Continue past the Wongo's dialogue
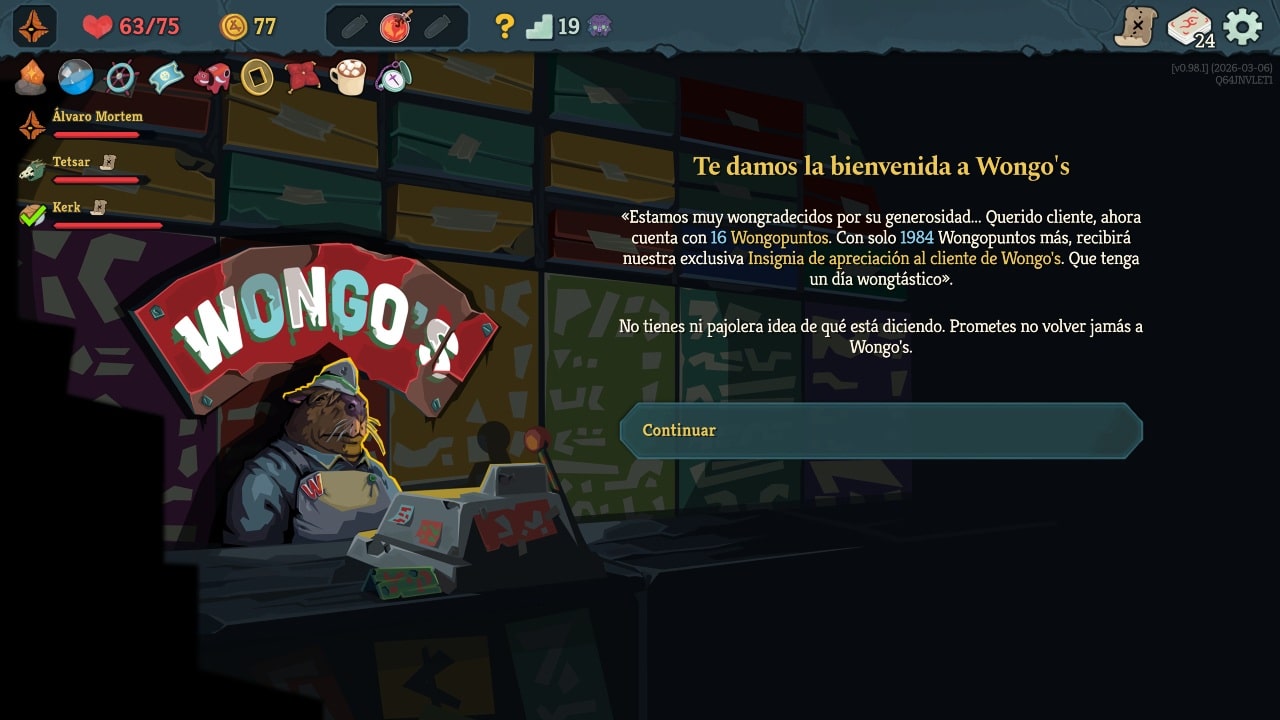Viewport: 1280px width, 720px height. click(x=880, y=431)
